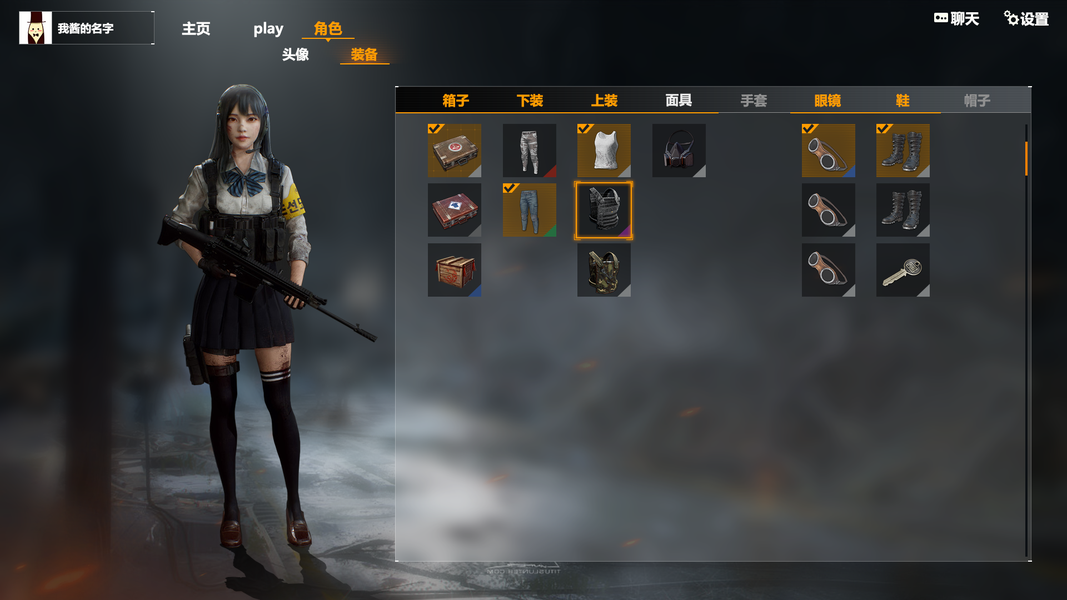Choose the camouflage vest item
Image resolution: width=1067 pixels, height=600 pixels.
coord(604,270)
